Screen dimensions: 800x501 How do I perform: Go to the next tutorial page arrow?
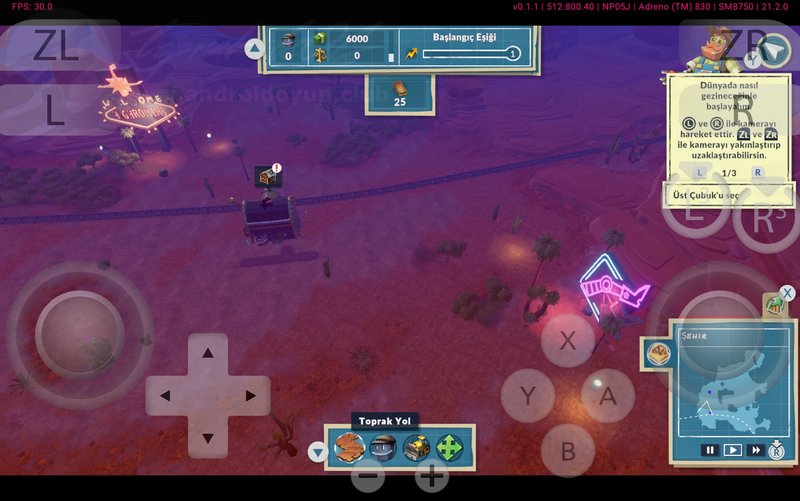click(x=758, y=172)
